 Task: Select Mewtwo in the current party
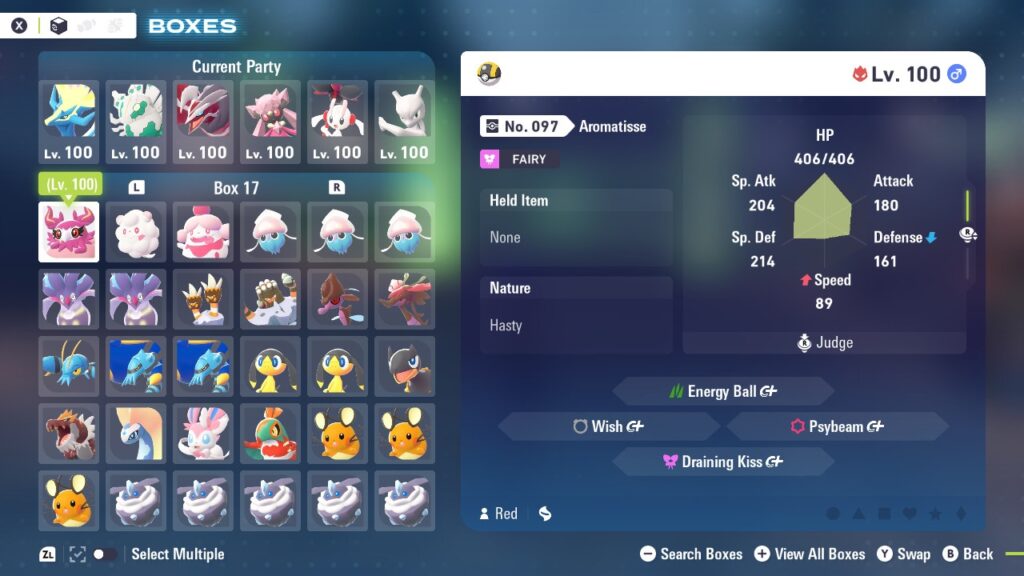(x=404, y=122)
